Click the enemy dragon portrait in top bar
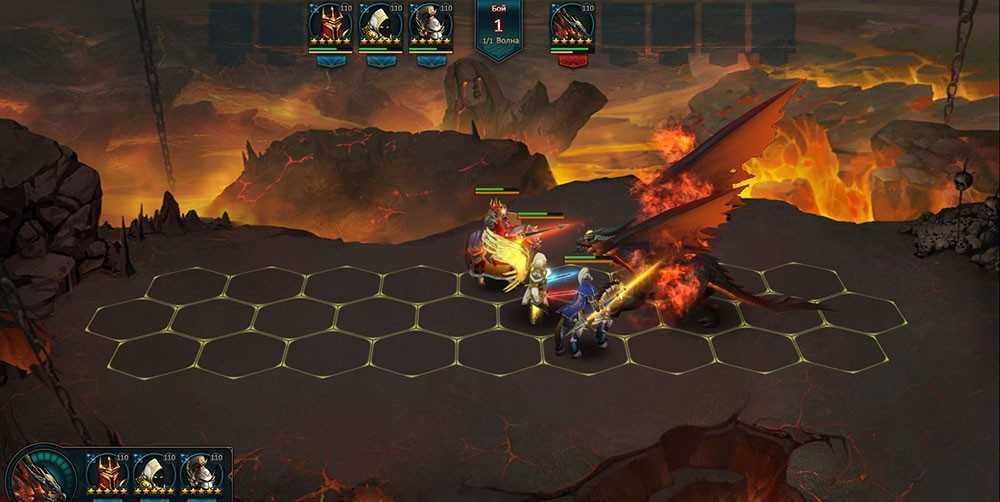This screenshot has width=1000, height=502. pyautogui.click(x=572, y=24)
